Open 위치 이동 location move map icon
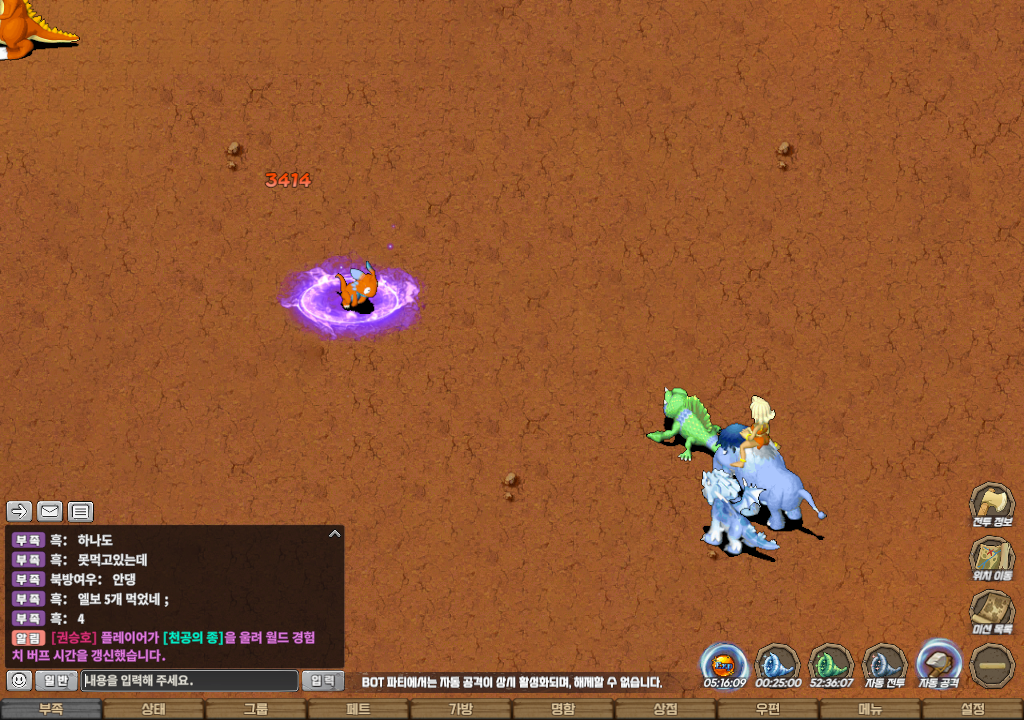The height and width of the screenshot is (720, 1024). (x=992, y=557)
